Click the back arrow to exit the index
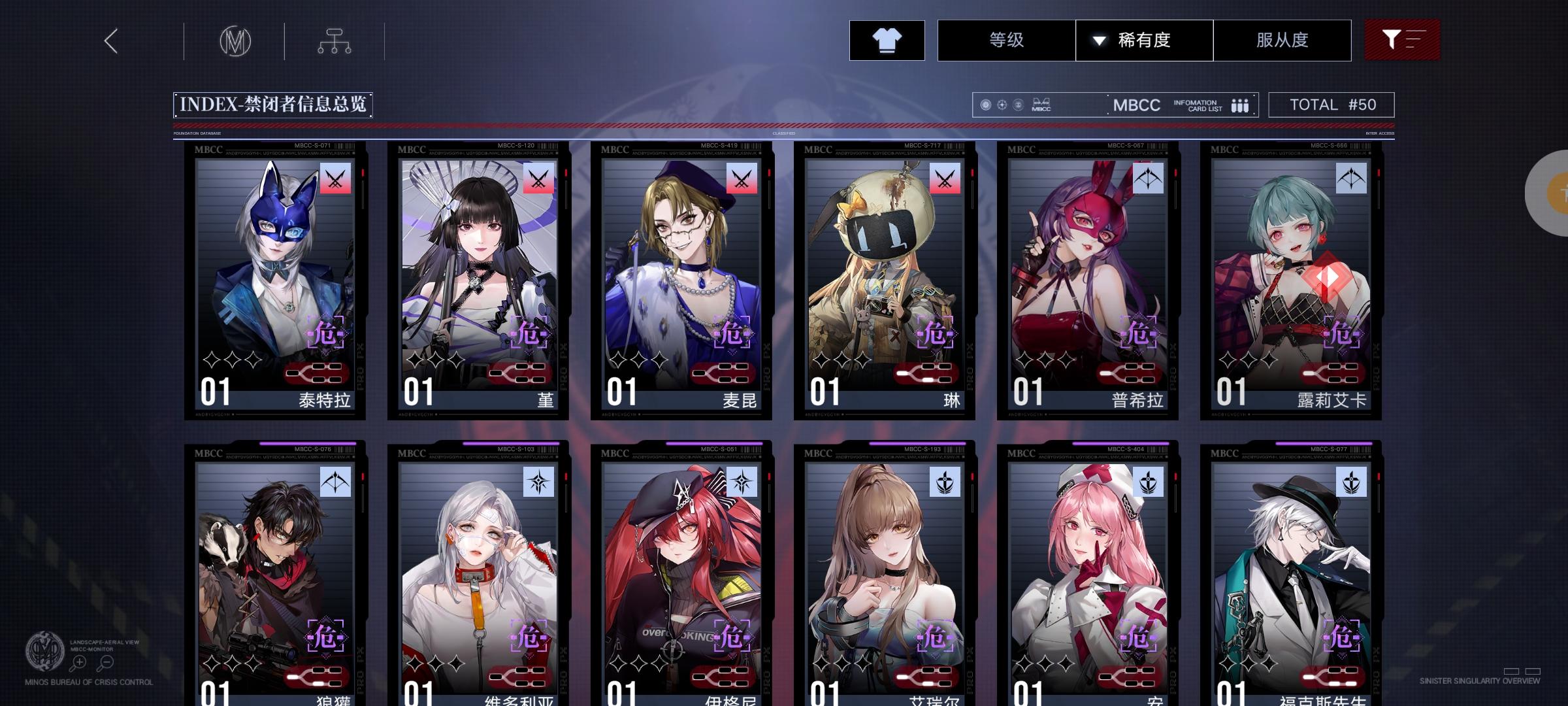1568x706 pixels. 110,42
